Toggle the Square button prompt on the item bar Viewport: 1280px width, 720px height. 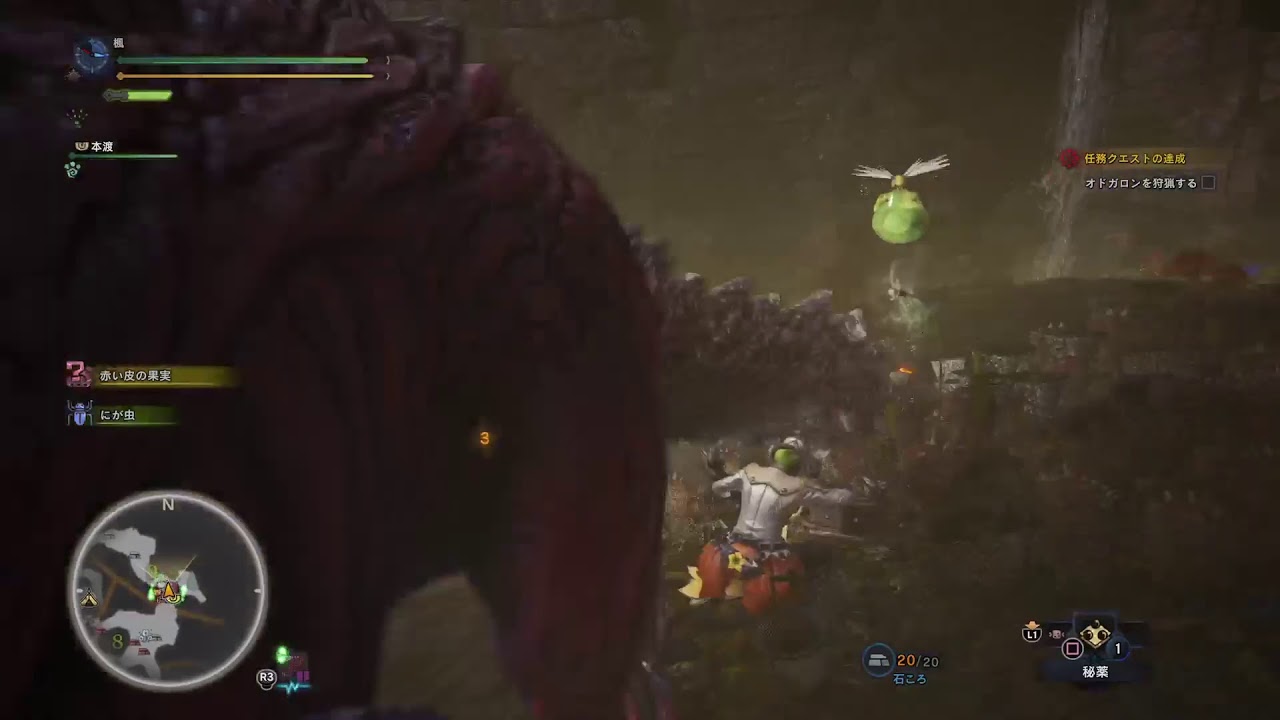(x=1071, y=650)
